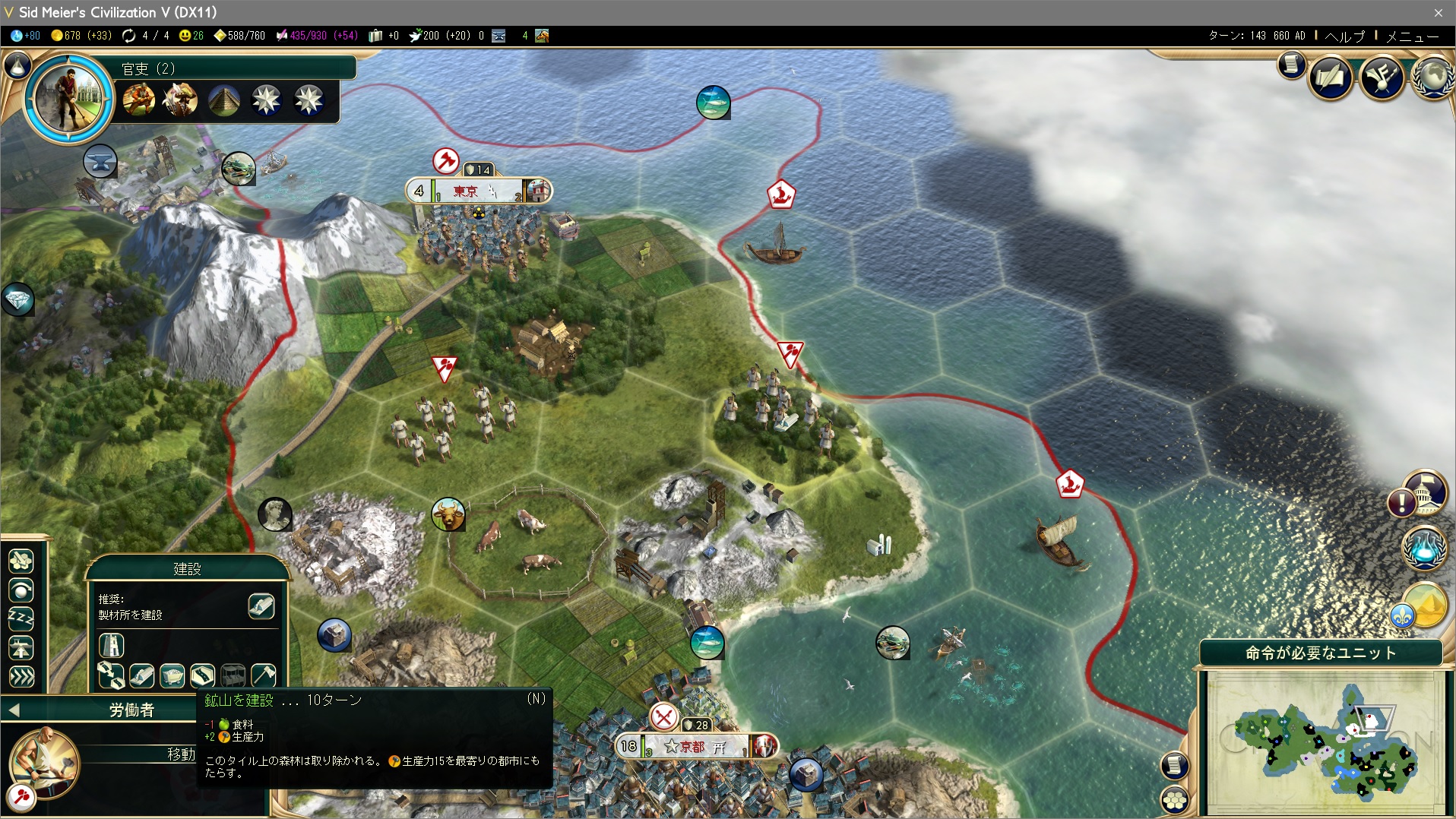
Task: Open the social policies quill icon
Action: pos(1331,77)
